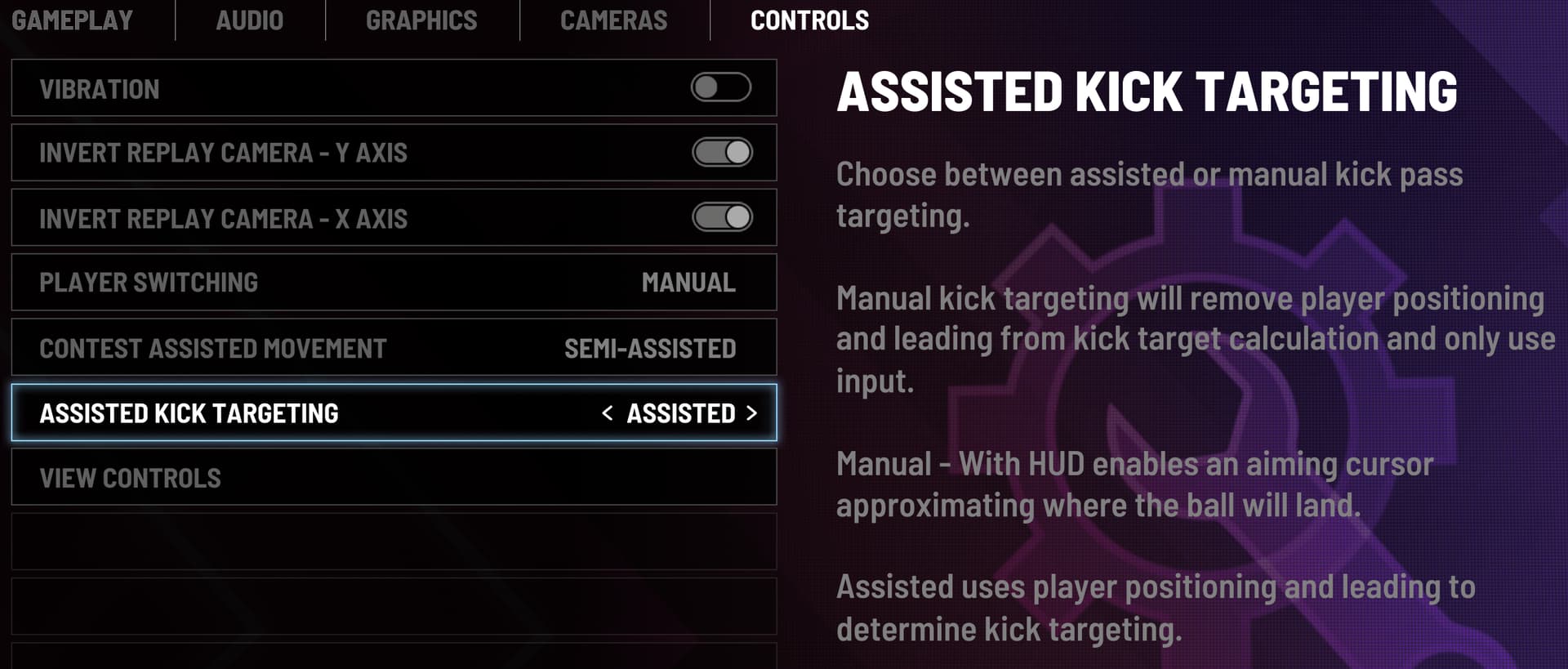The height and width of the screenshot is (669, 1568).
Task: Turn off Invert Replay Camera Y Axis
Action: coord(722,152)
